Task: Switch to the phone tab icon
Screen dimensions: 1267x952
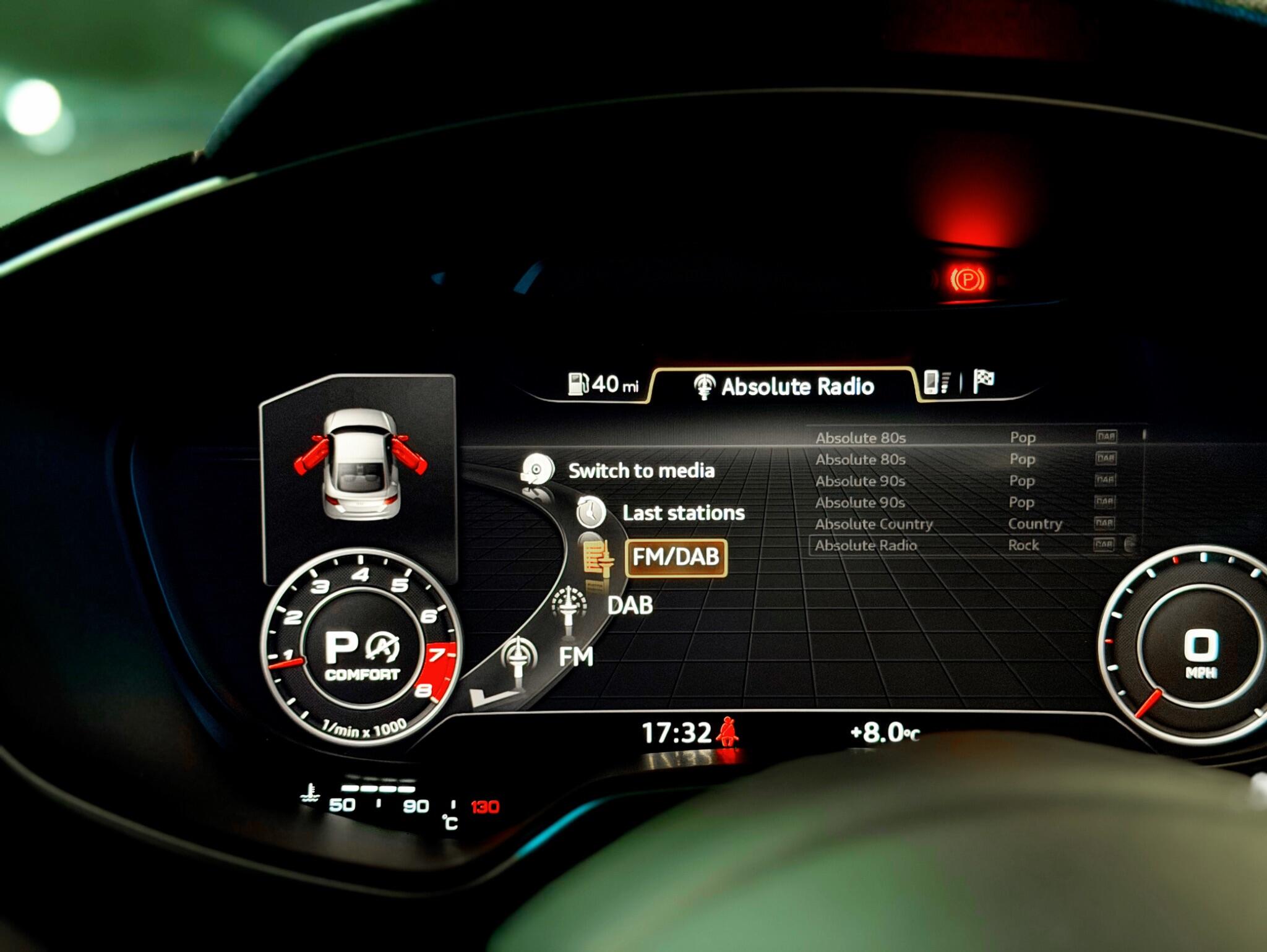Action: tap(935, 382)
